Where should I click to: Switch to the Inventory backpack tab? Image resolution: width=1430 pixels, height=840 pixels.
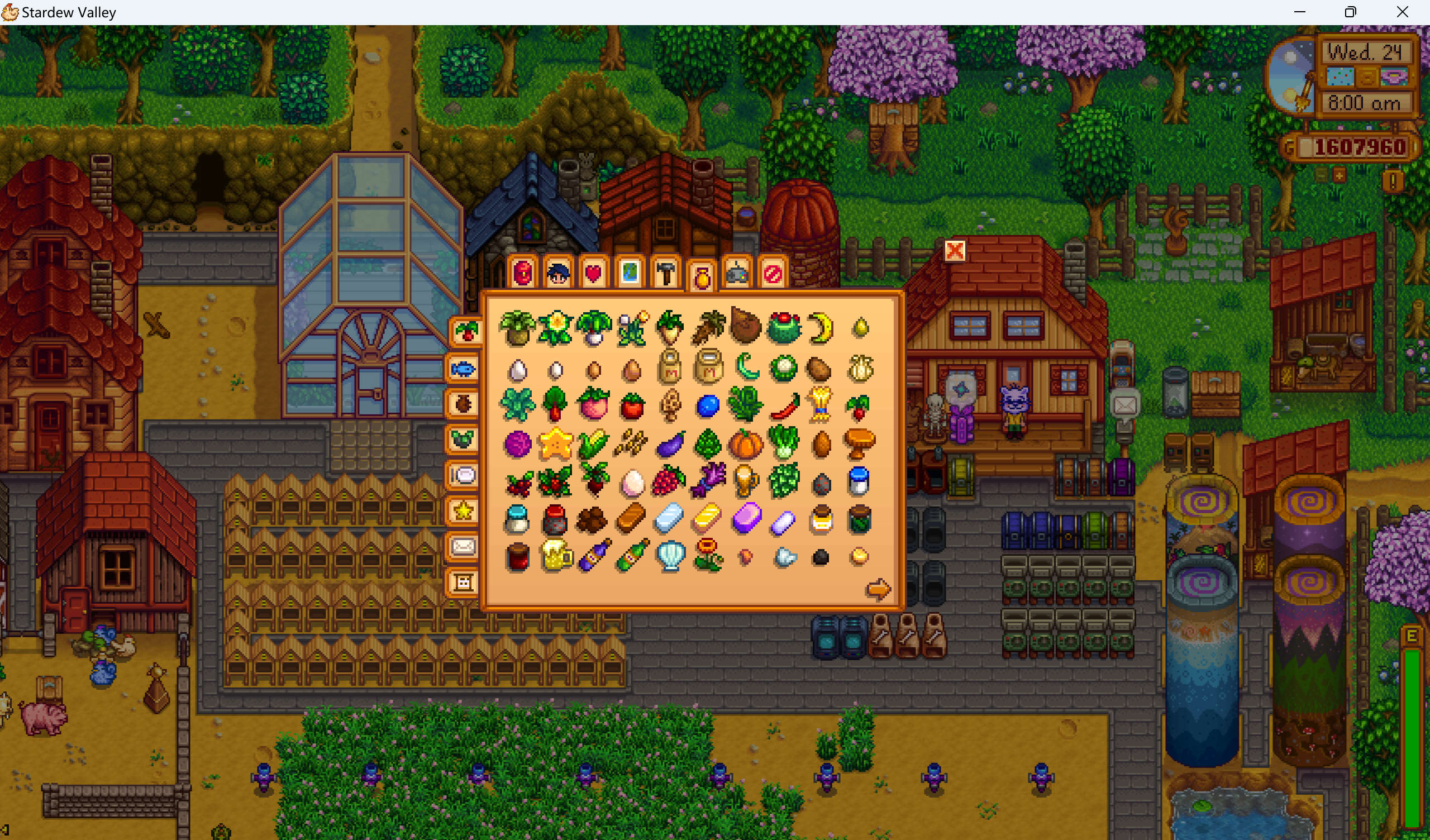[x=523, y=274]
